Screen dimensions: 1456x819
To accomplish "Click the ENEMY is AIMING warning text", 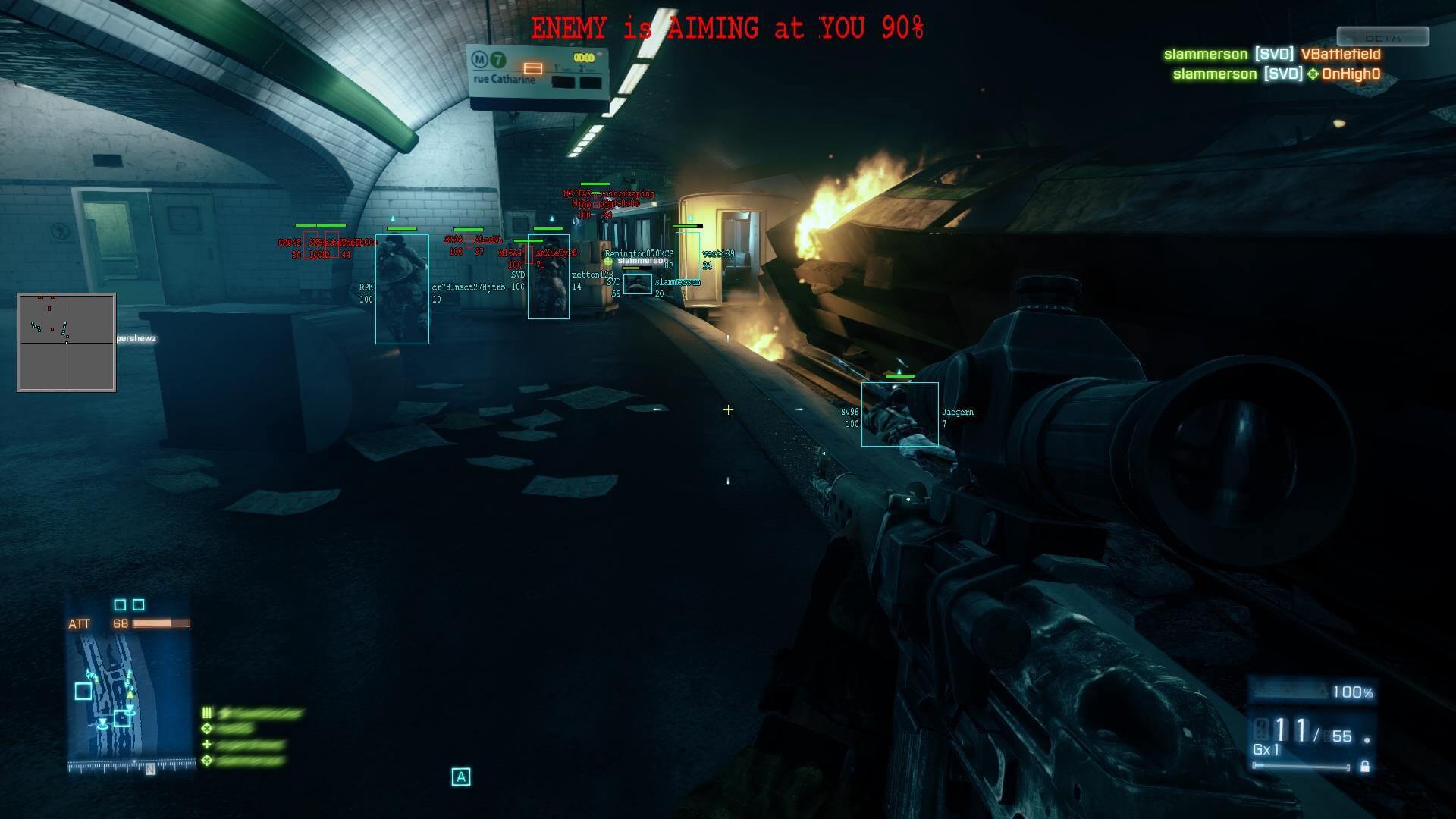I will (x=728, y=27).
